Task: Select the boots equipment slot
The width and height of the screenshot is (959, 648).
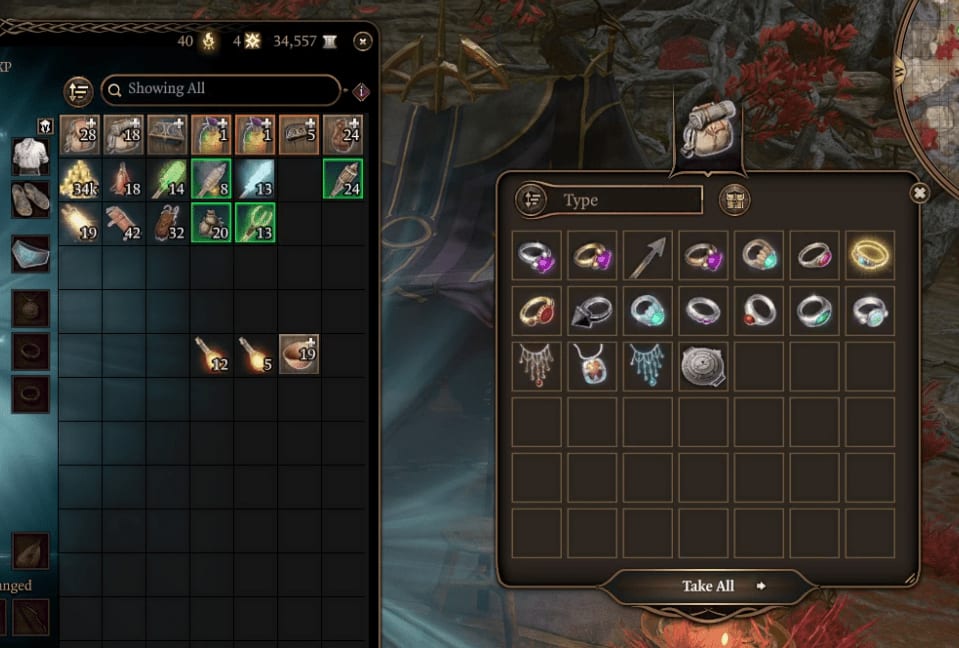Action: point(30,199)
